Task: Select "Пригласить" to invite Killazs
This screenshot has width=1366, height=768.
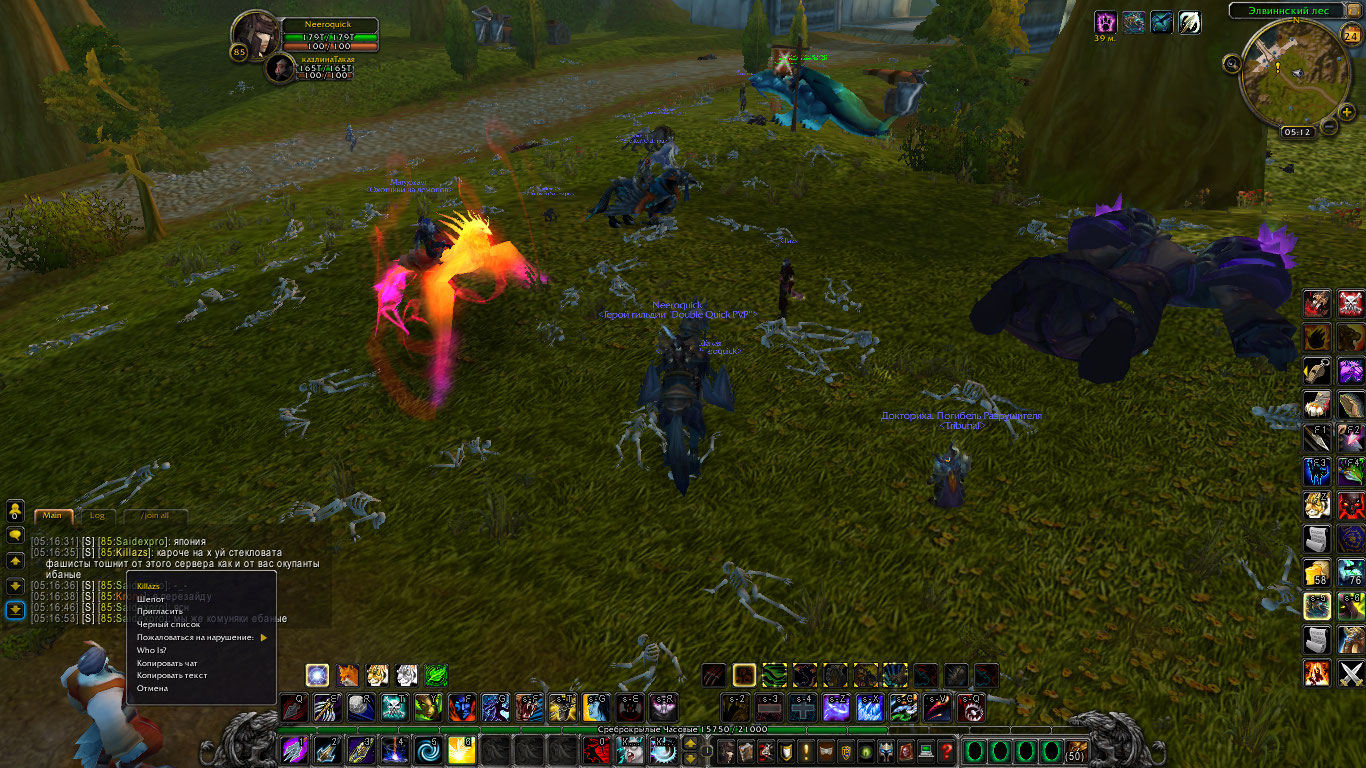Action: (x=160, y=611)
